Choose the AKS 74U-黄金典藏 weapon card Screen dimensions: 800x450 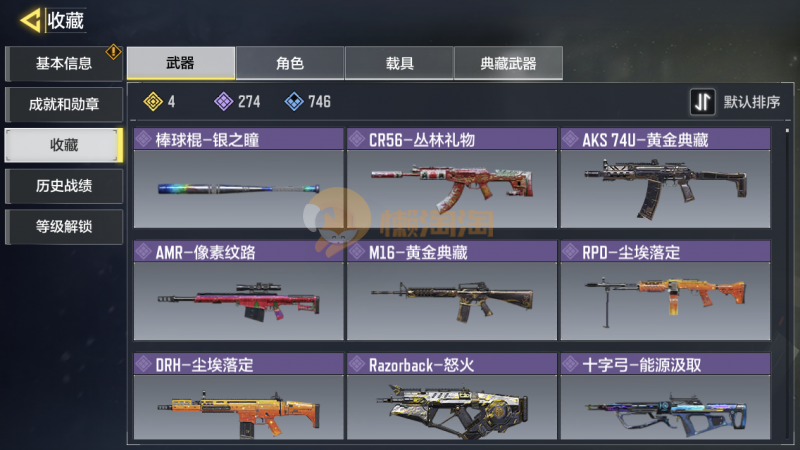pos(665,180)
